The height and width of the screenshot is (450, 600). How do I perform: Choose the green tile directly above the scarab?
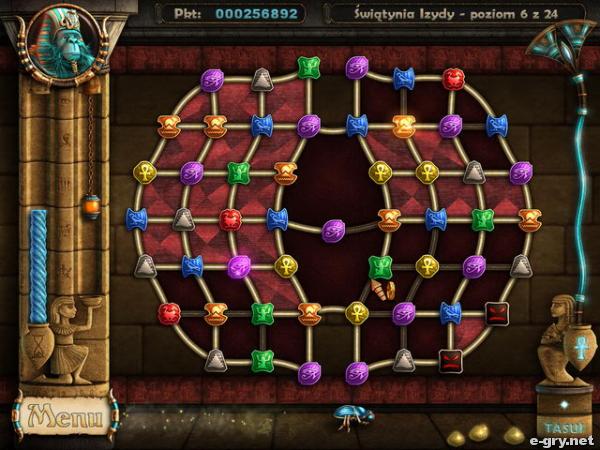tap(380, 266)
